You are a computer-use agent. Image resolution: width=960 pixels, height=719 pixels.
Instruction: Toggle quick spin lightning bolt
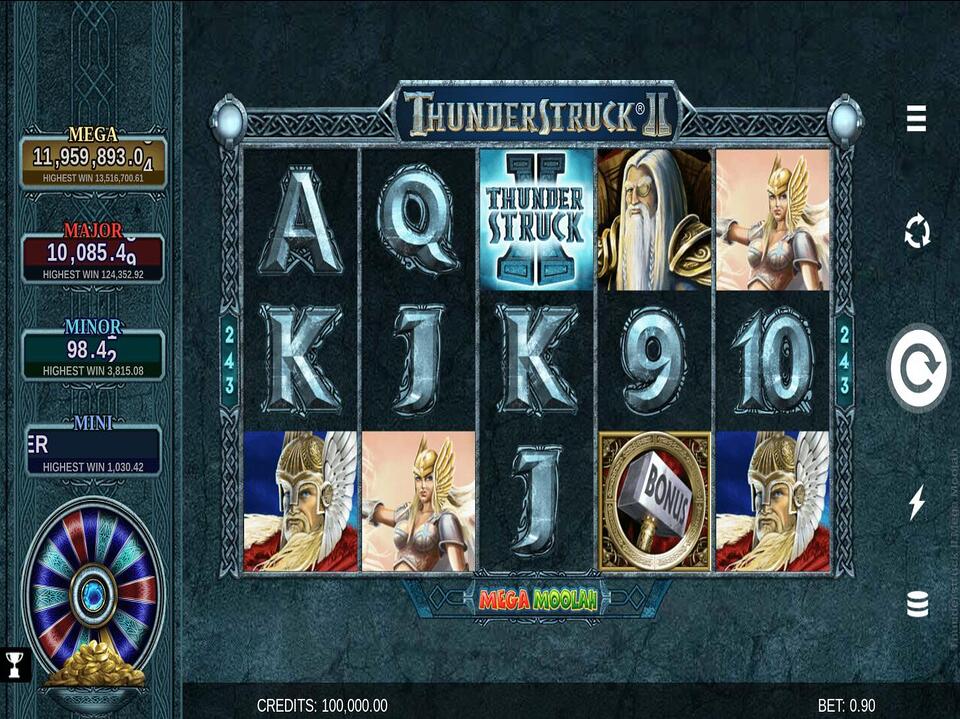(916, 502)
